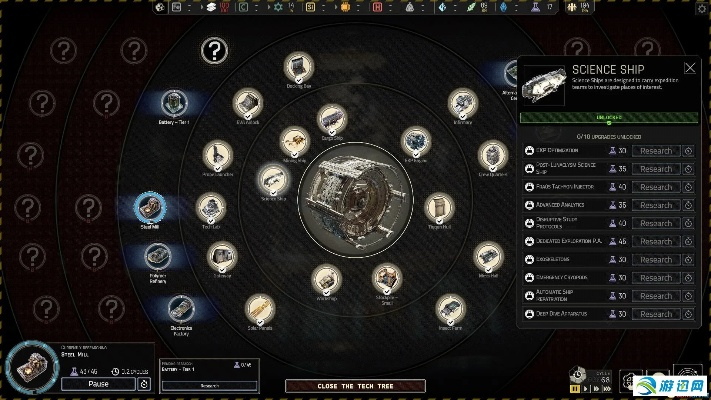Image resolution: width=711 pixels, height=400 pixels.
Task: Select the highlighted unknown question-mark node
Action: click(x=213, y=50)
